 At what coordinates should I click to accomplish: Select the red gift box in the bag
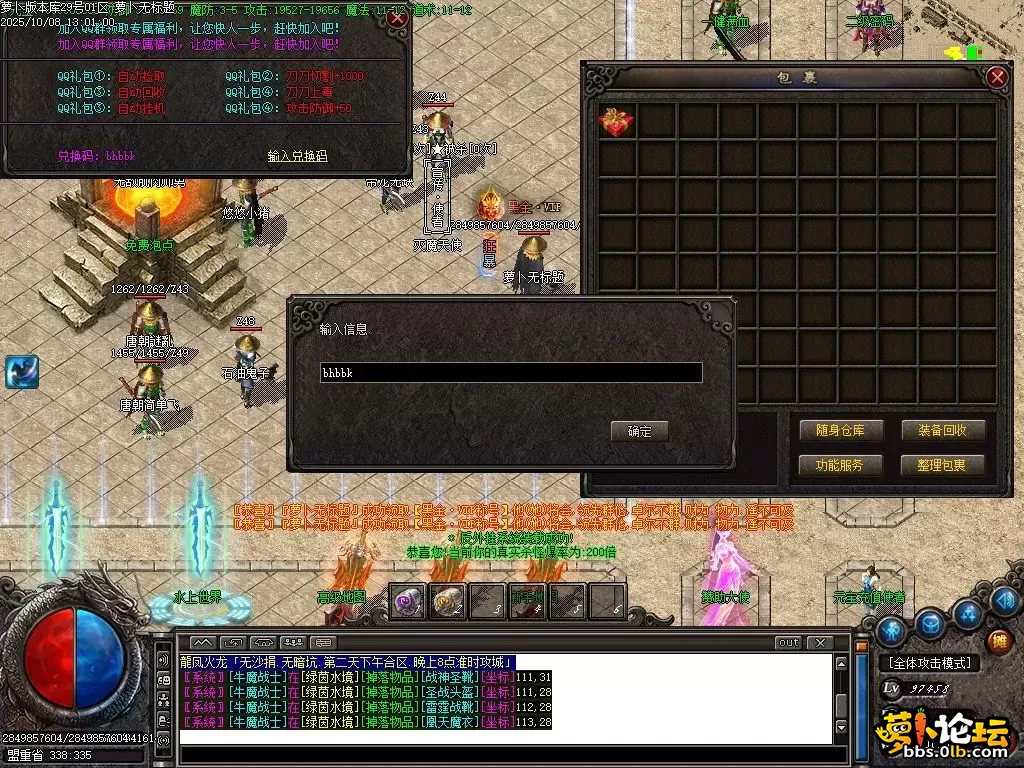pos(616,122)
